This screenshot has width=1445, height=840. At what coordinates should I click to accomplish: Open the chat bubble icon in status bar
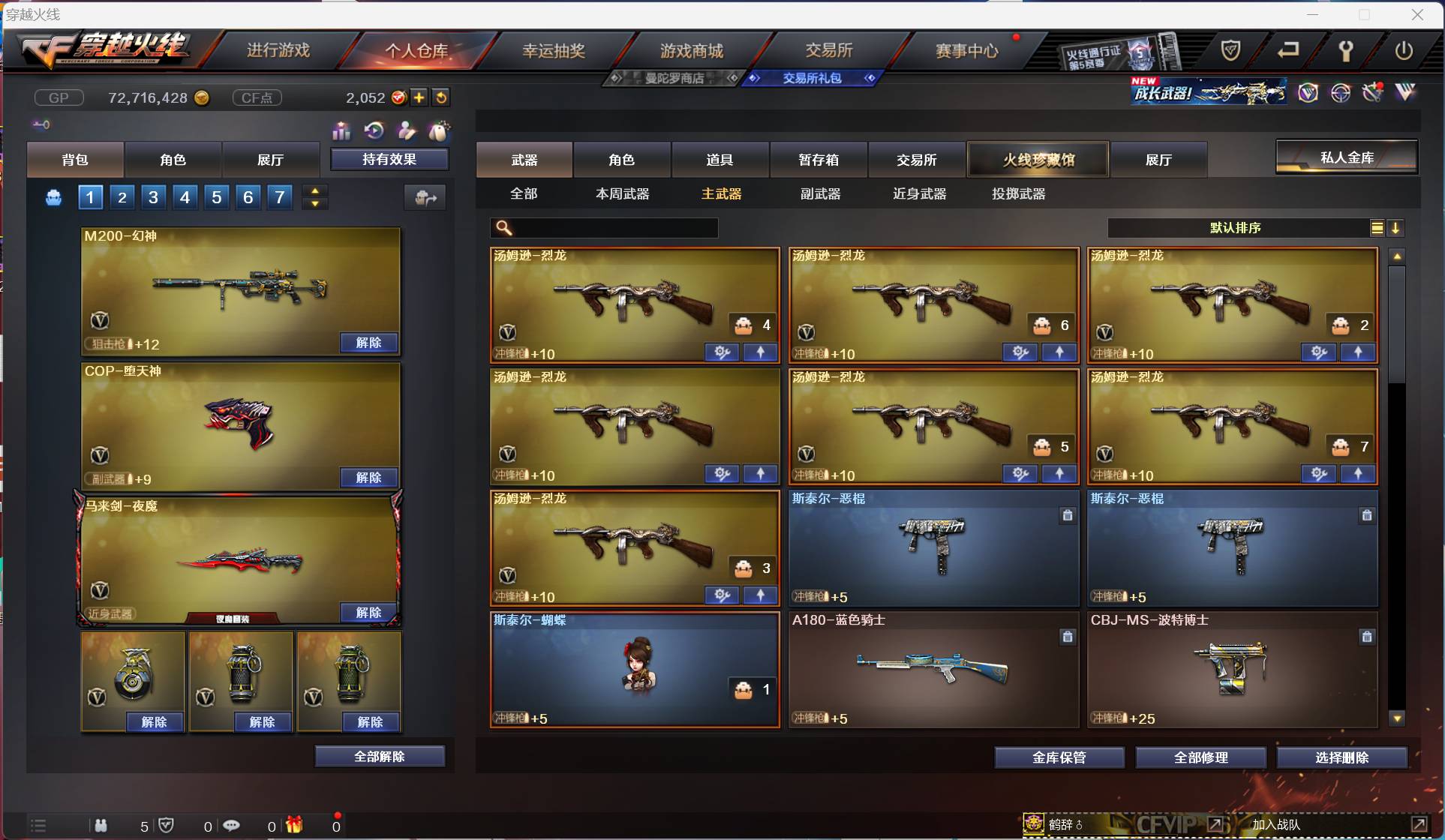point(231,825)
